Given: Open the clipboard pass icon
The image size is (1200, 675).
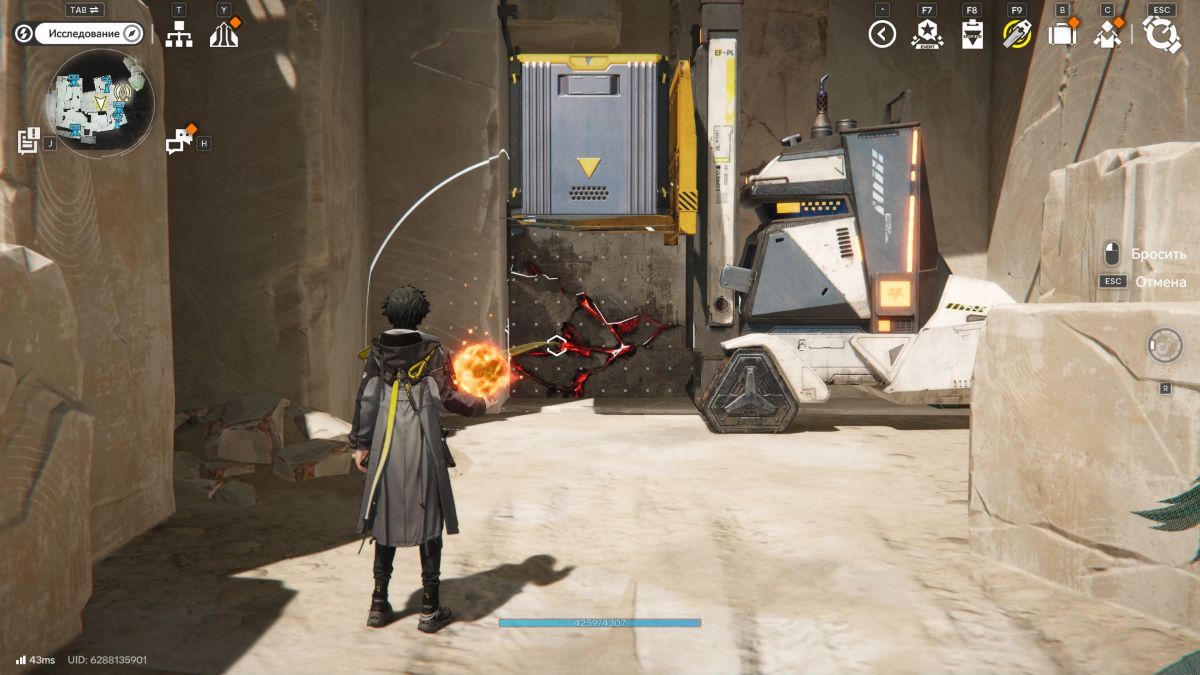Looking at the screenshot, I should [x=972, y=35].
